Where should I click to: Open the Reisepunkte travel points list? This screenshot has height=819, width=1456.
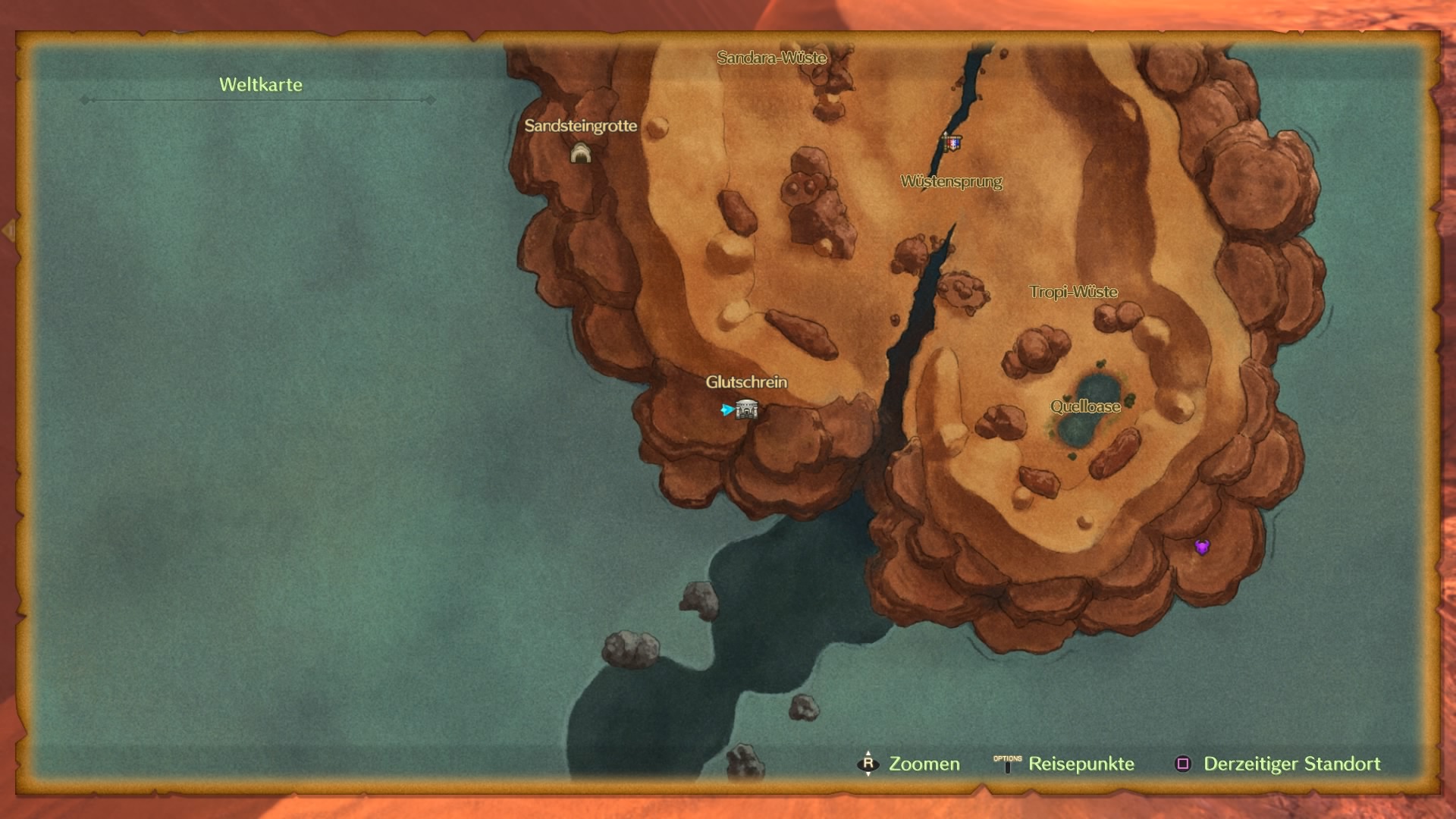(1065, 764)
